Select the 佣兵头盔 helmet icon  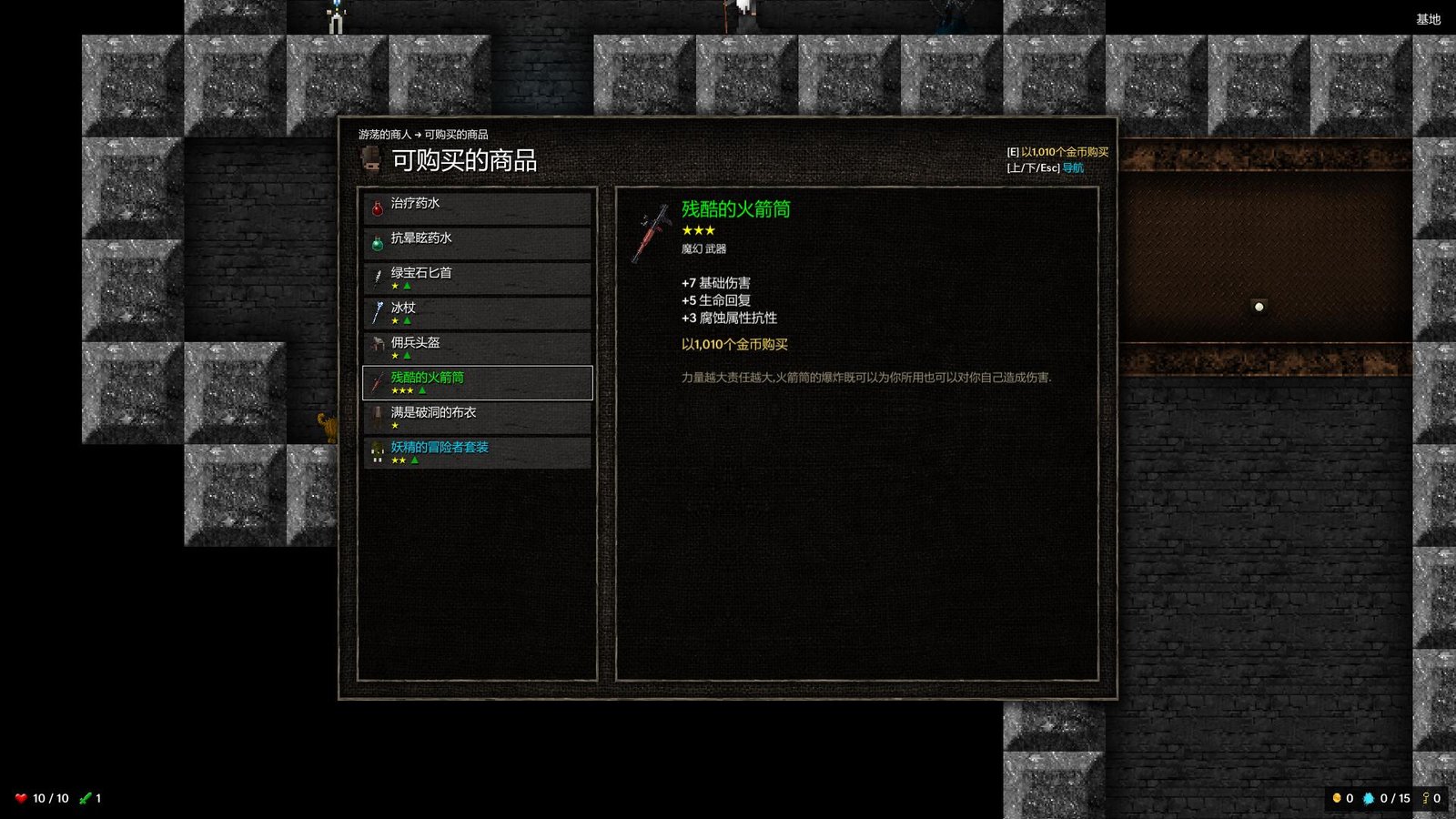(x=377, y=344)
